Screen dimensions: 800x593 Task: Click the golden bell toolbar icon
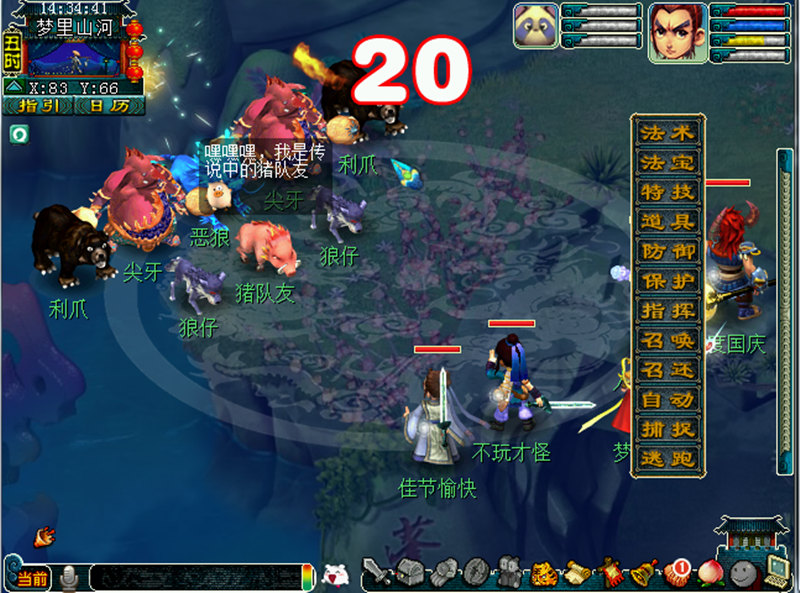pyautogui.click(x=643, y=574)
